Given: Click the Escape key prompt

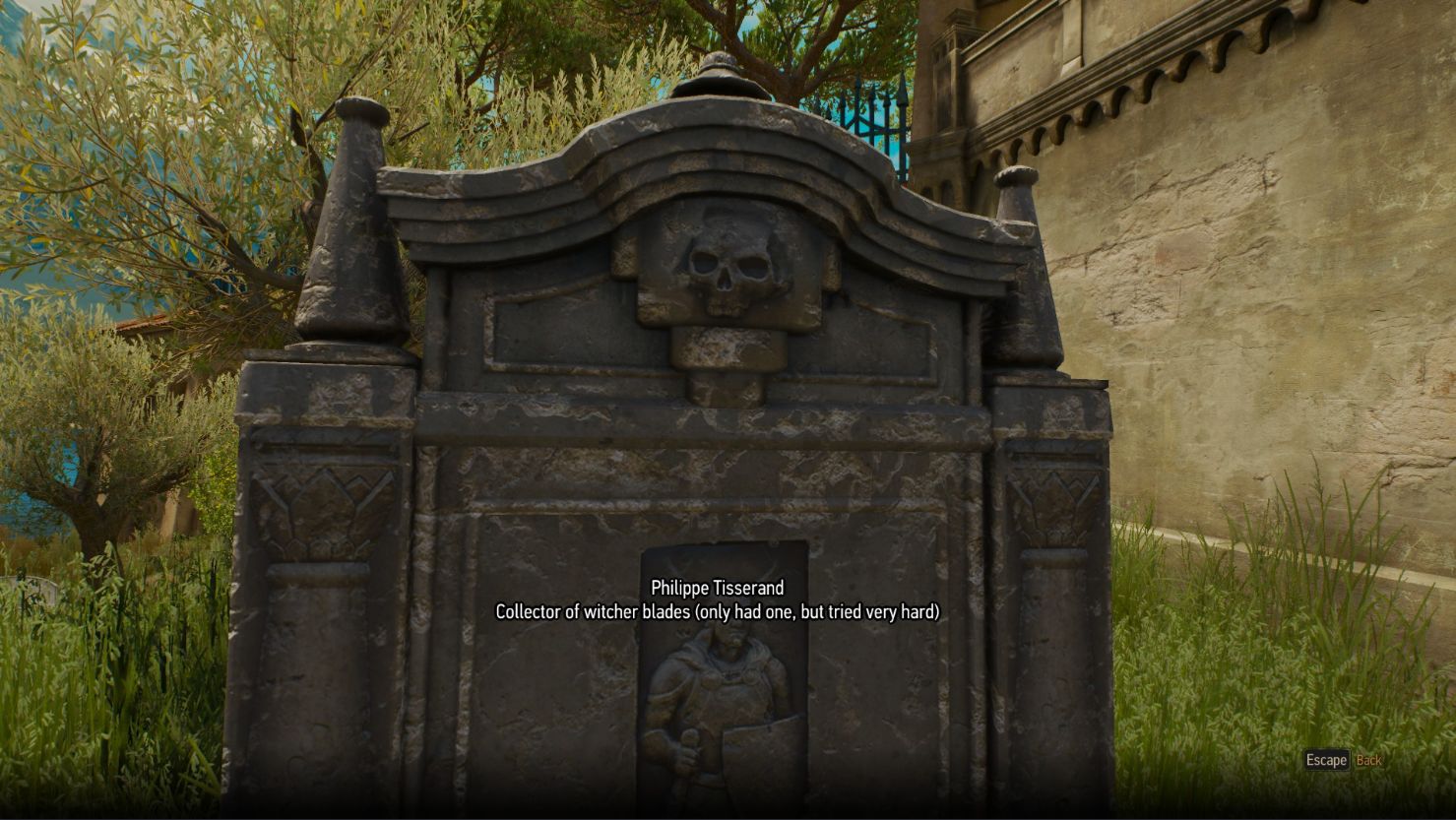Looking at the screenshot, I should (1325, 760).
